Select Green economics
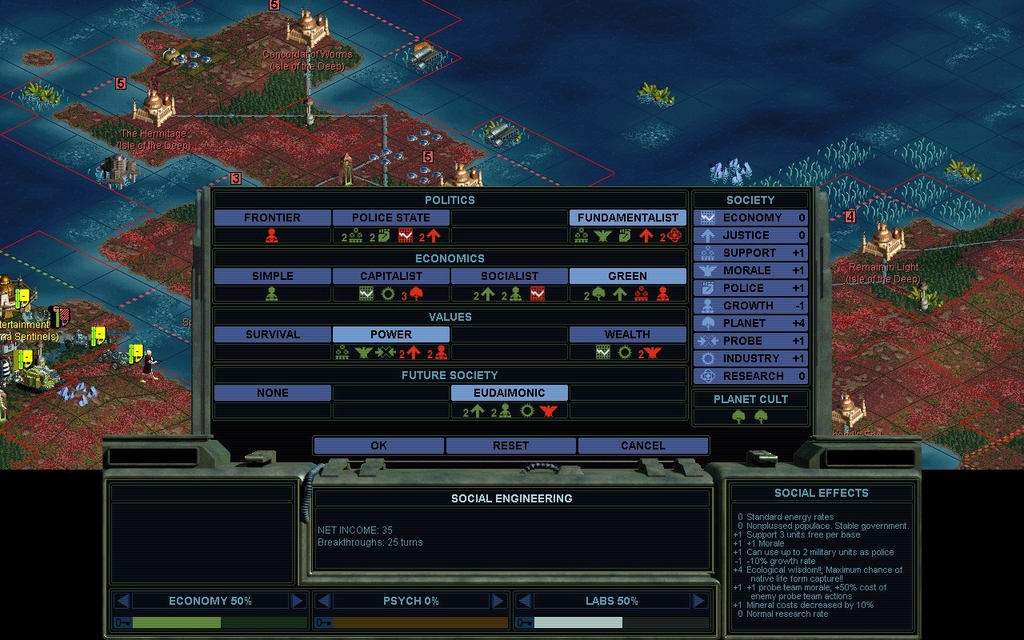Screen dimensions: 1024x640 click(628, 276)
